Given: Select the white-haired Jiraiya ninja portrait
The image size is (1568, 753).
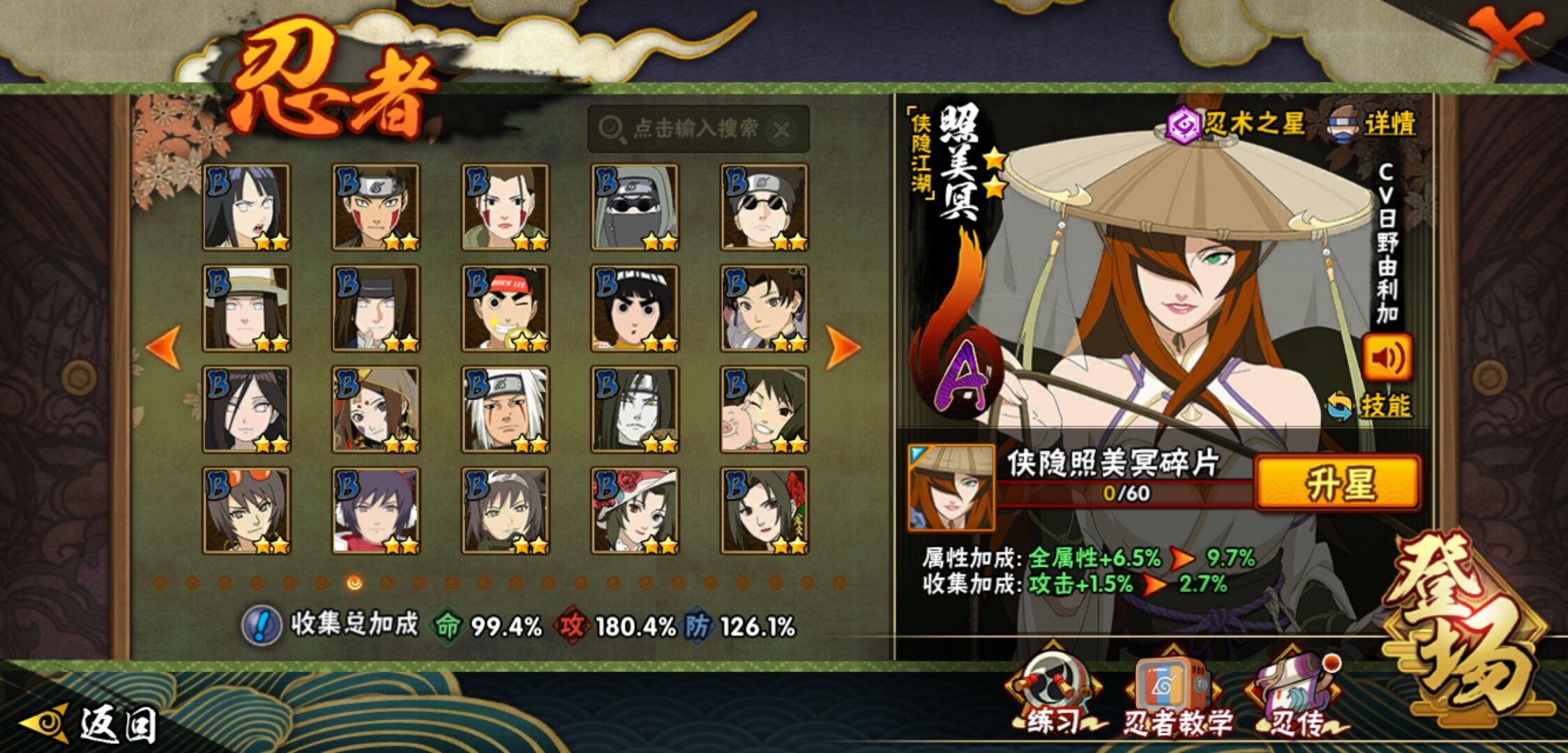Looking at the screenshot, I should tap(505, 409).
